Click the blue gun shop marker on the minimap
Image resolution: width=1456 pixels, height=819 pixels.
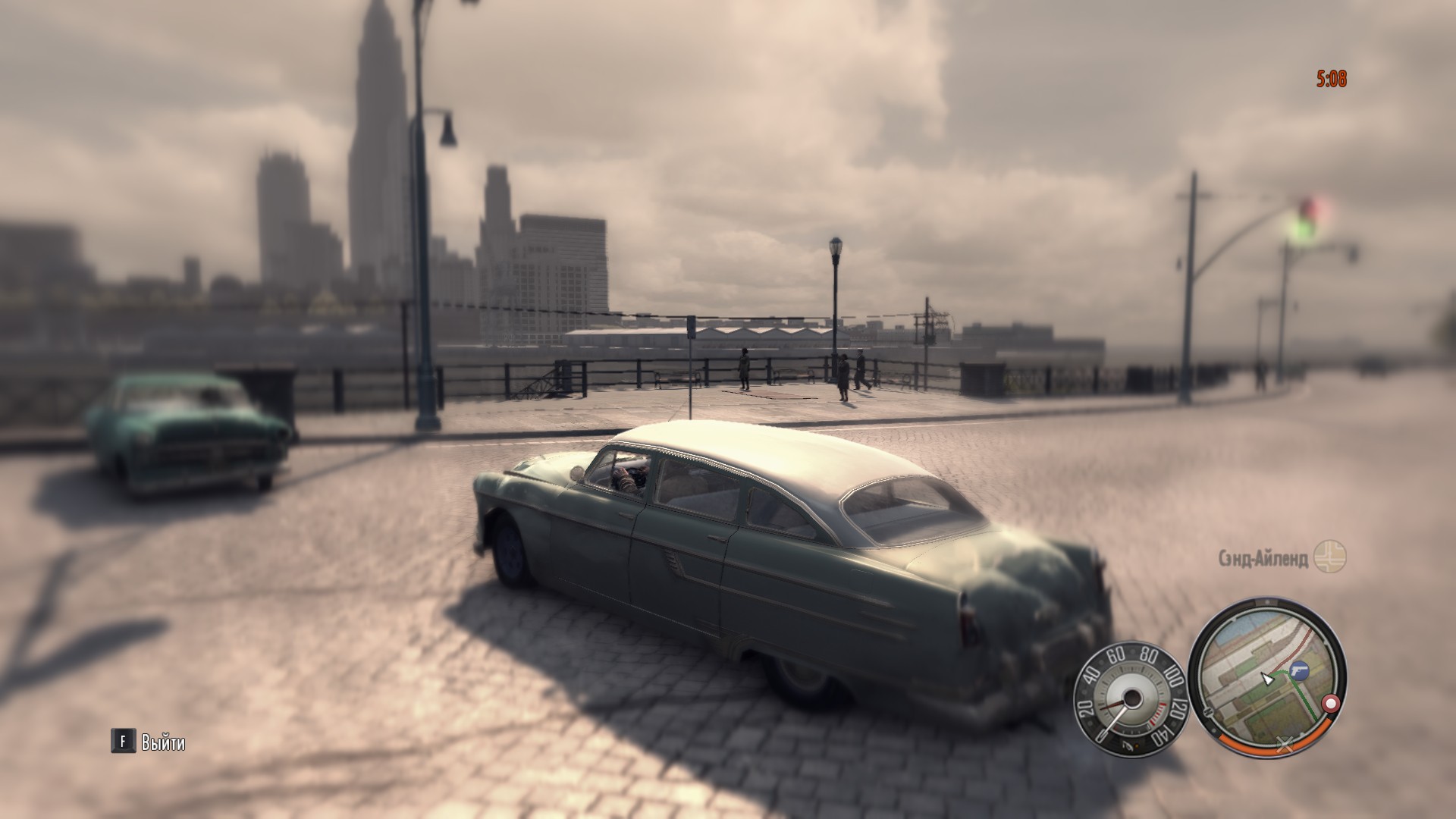1298,670
